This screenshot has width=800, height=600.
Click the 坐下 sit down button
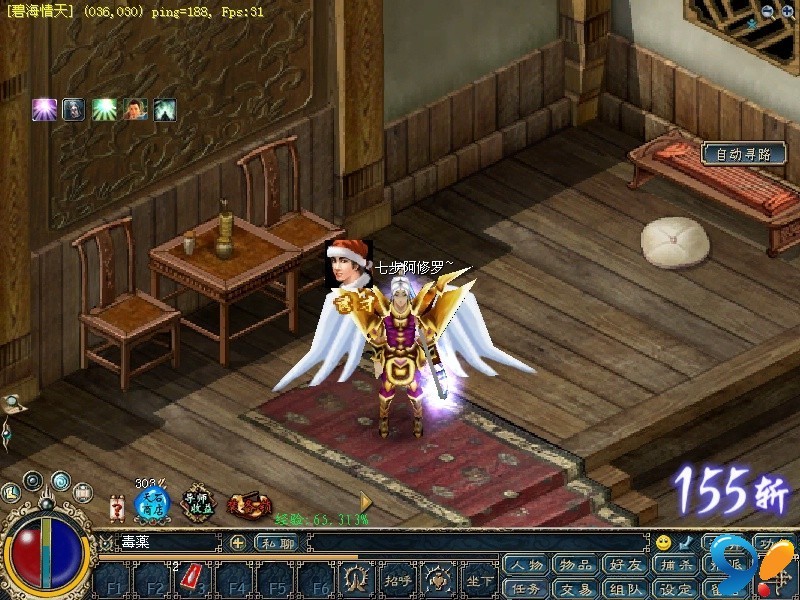[480, 579]
